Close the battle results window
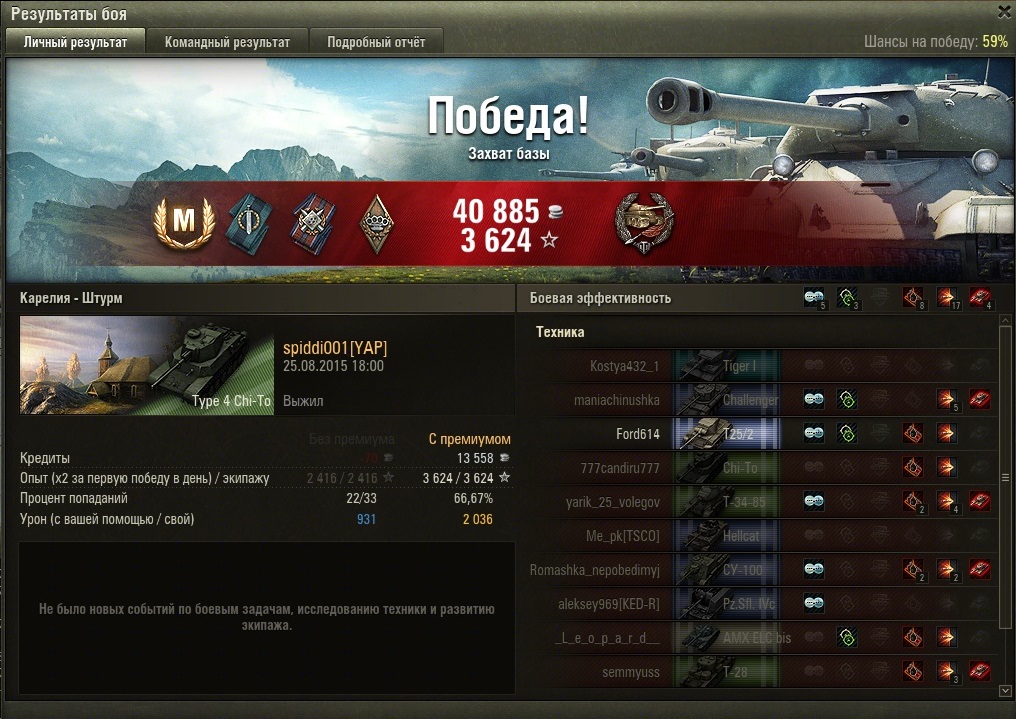 1004,12
